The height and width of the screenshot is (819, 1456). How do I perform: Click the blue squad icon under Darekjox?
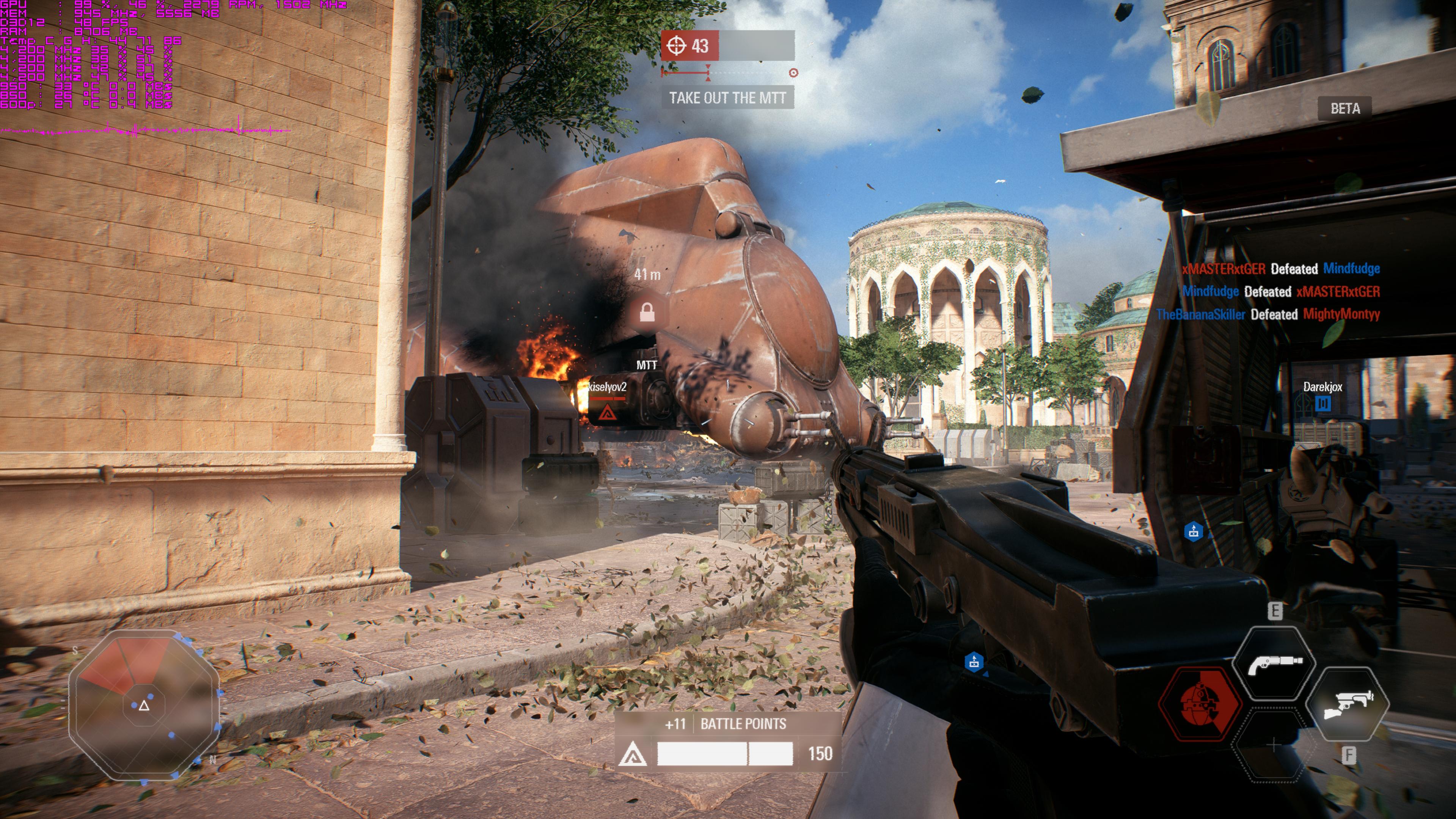(1322, 404)
